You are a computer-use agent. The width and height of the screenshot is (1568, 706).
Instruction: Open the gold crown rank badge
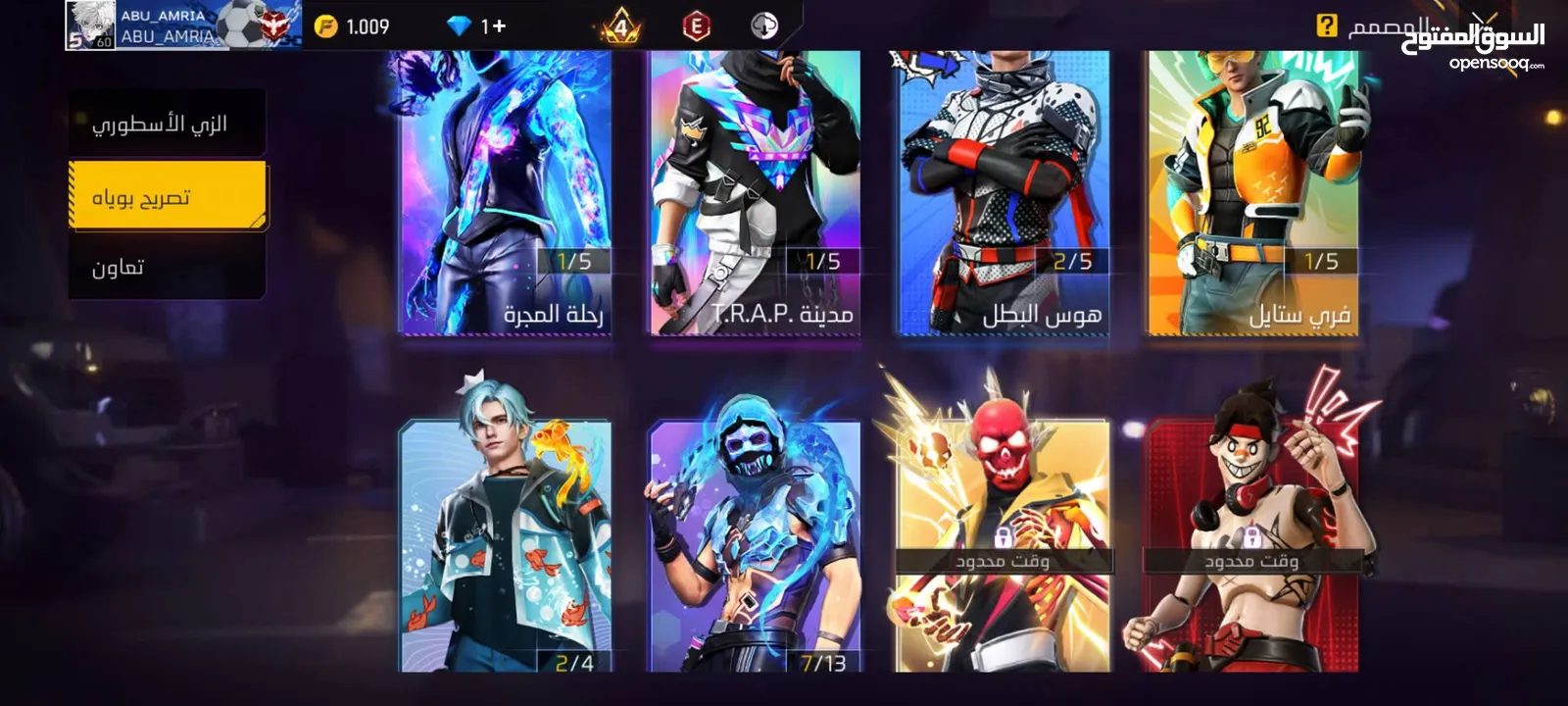(620, 26)
